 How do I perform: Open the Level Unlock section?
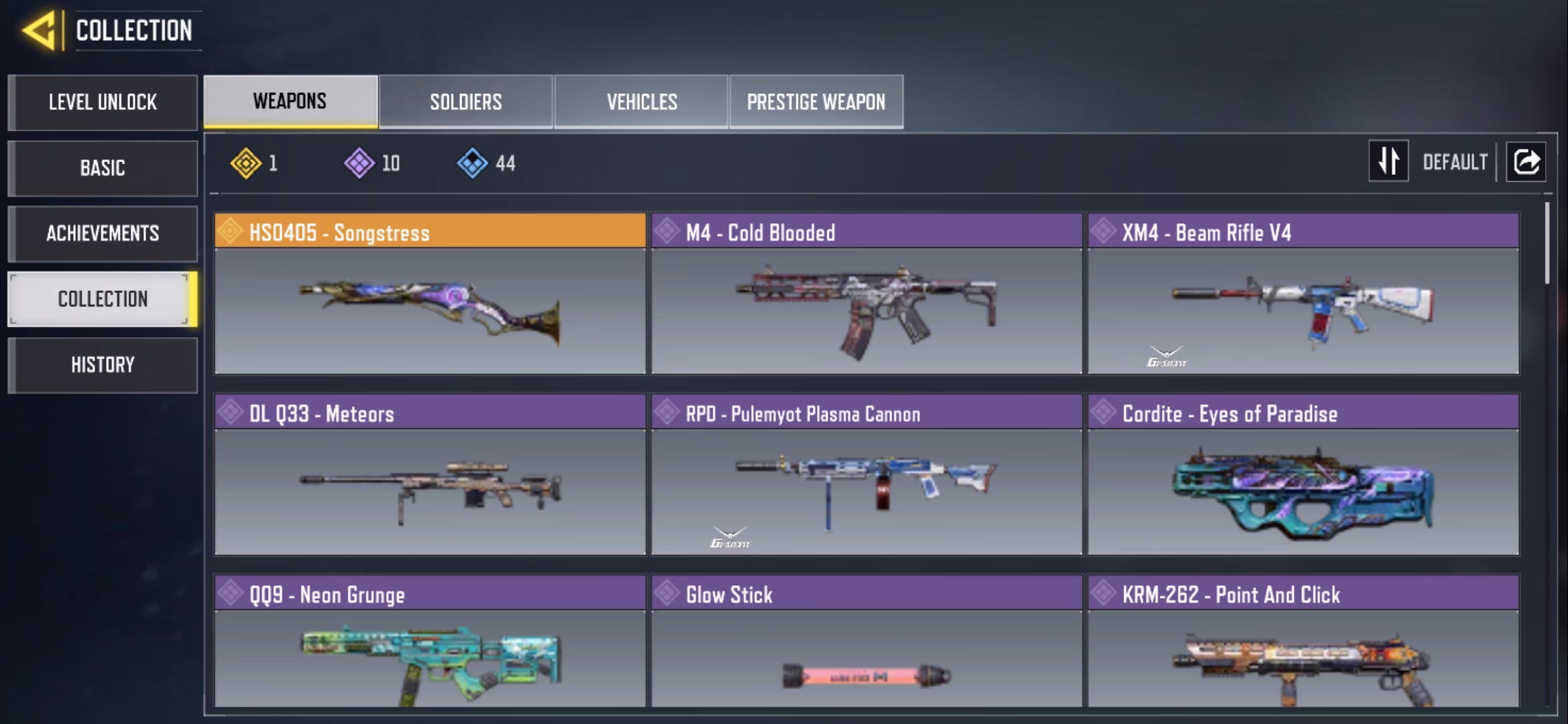pyautogui.click(x=103, y=103)
